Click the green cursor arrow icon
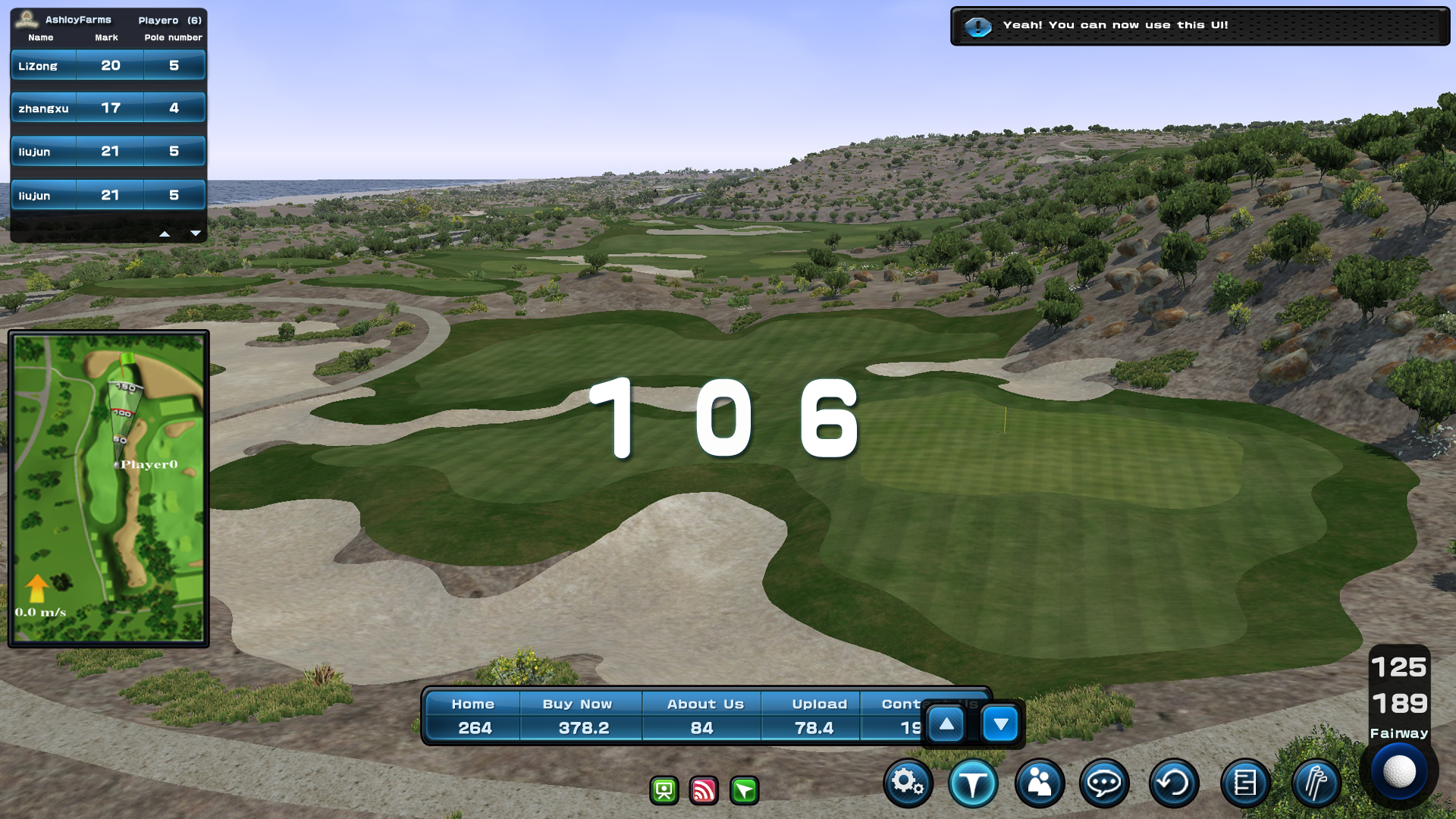Screen dimensions: 1456x819 pyautogui.click(x=744, y=791)
